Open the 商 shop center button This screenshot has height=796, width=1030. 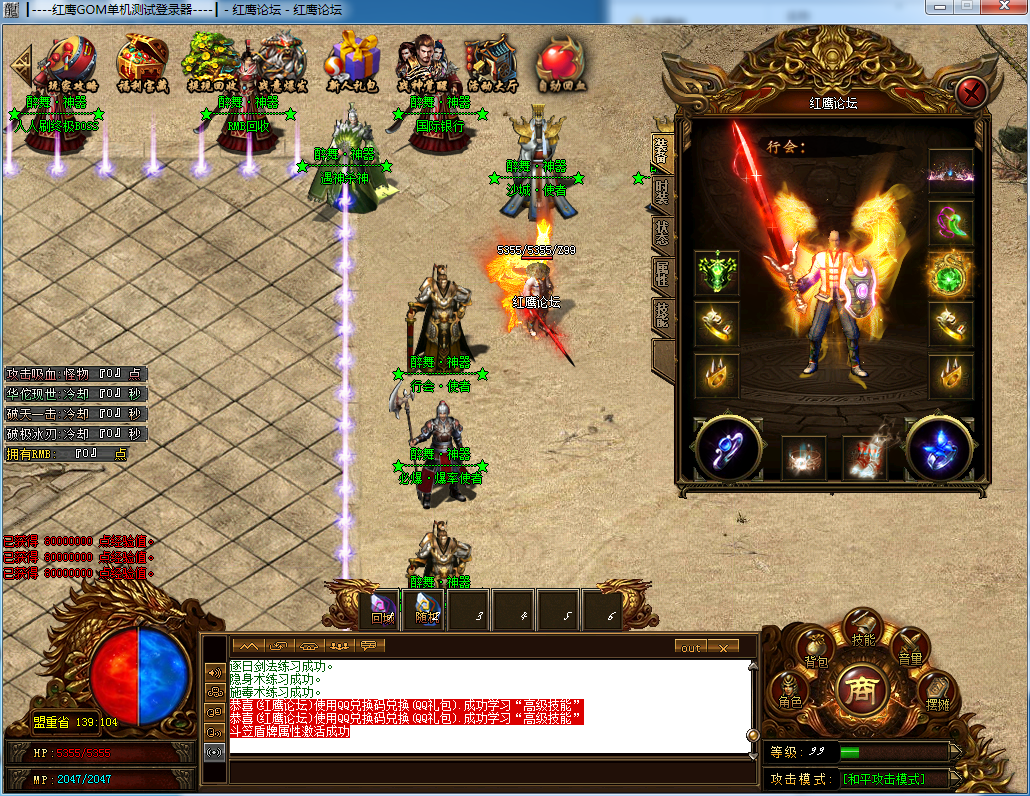coord(858,691)
